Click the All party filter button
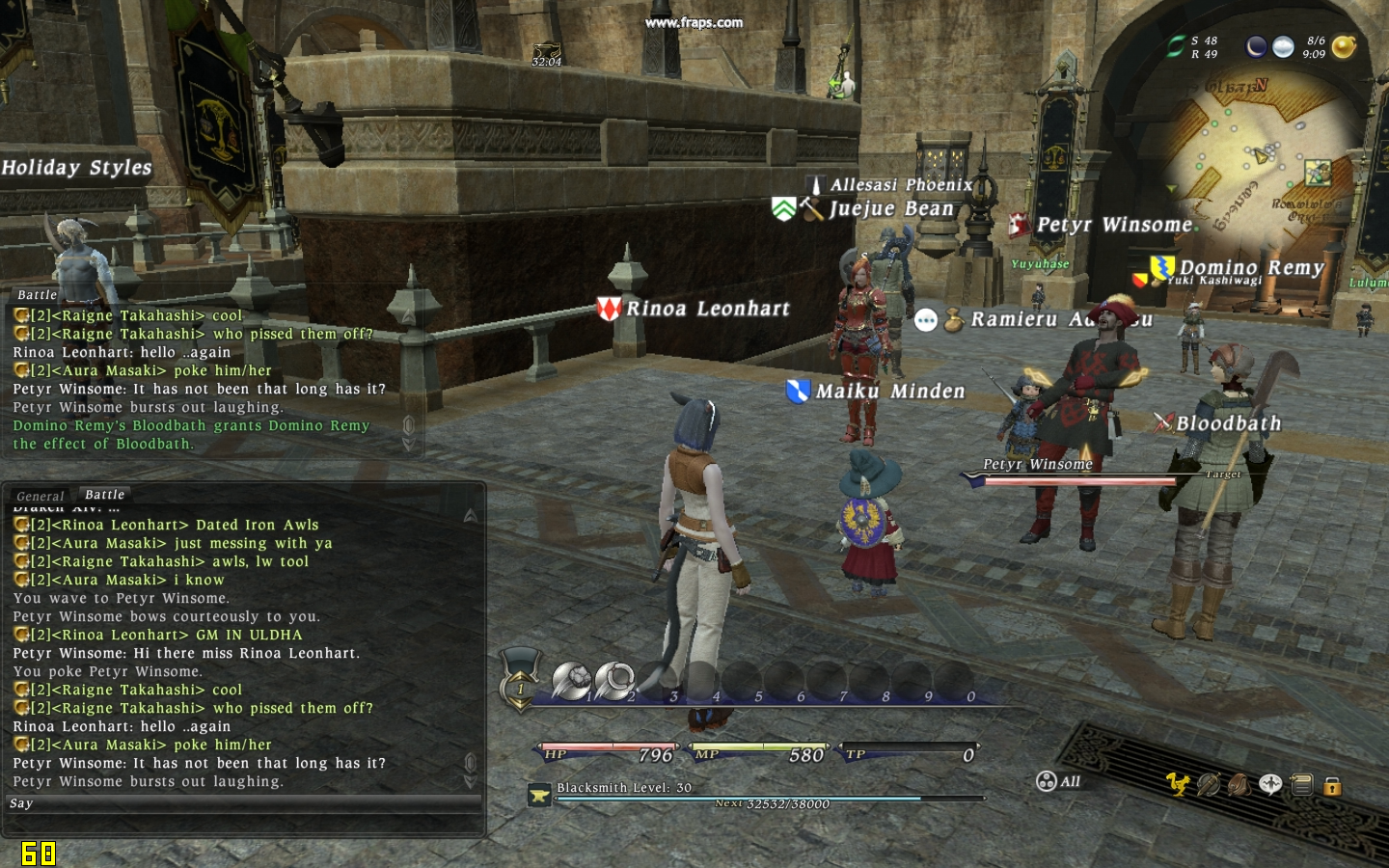Viewport: 1389px width, 868px height. point(1059,781)
